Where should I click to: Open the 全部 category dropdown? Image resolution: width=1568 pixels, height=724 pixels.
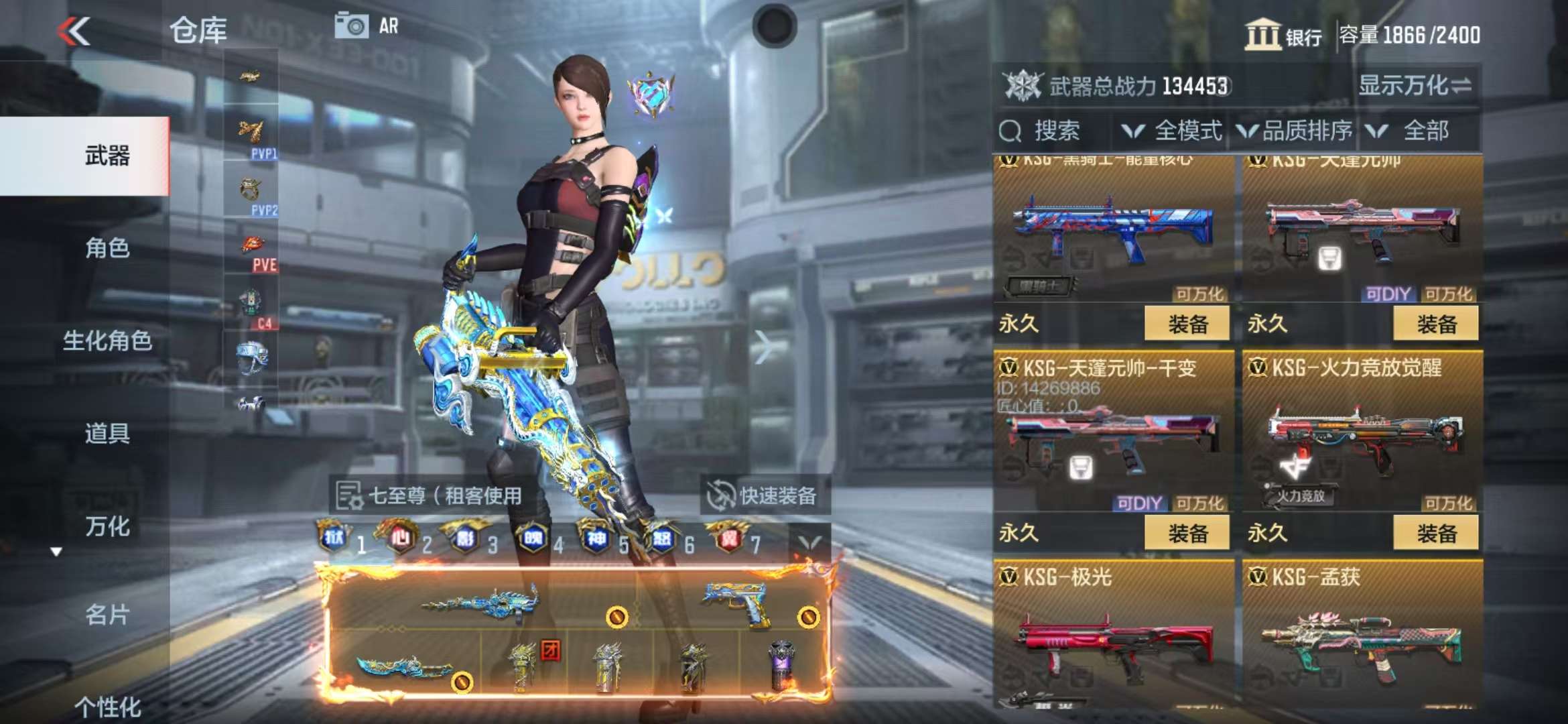point(1413,131)
